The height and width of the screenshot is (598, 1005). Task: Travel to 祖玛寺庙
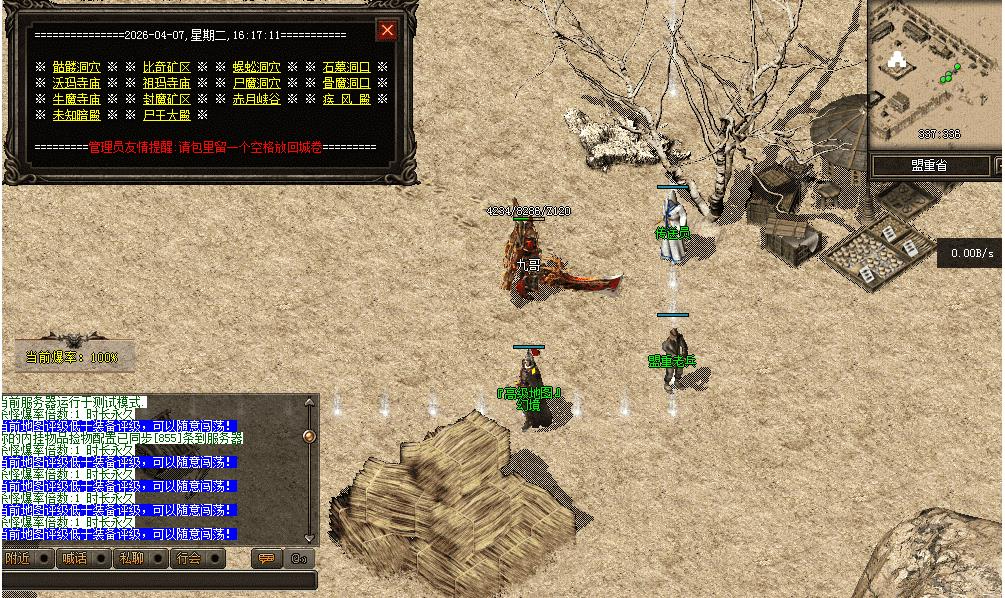(x=166, y=83)
